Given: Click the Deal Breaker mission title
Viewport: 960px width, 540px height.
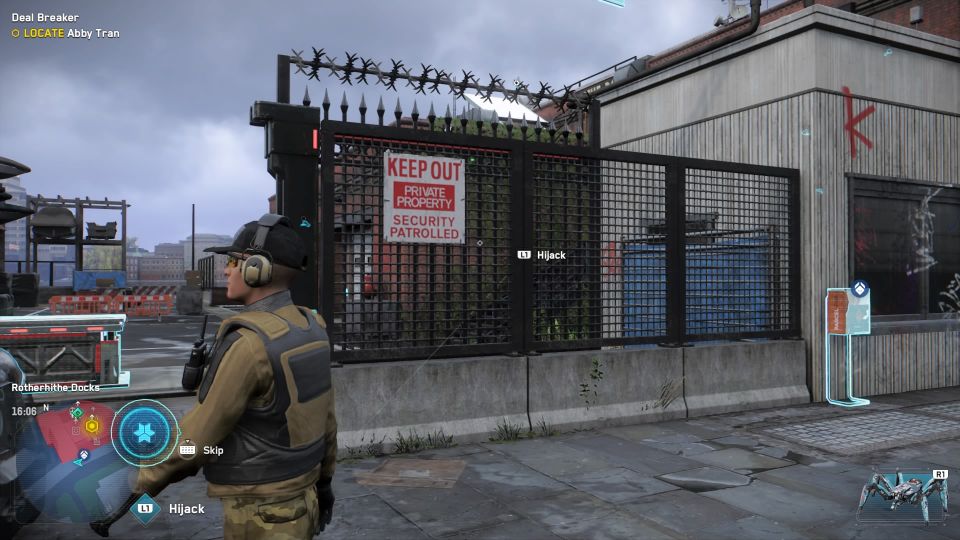Looking at the screenshot, I should 45,18.
